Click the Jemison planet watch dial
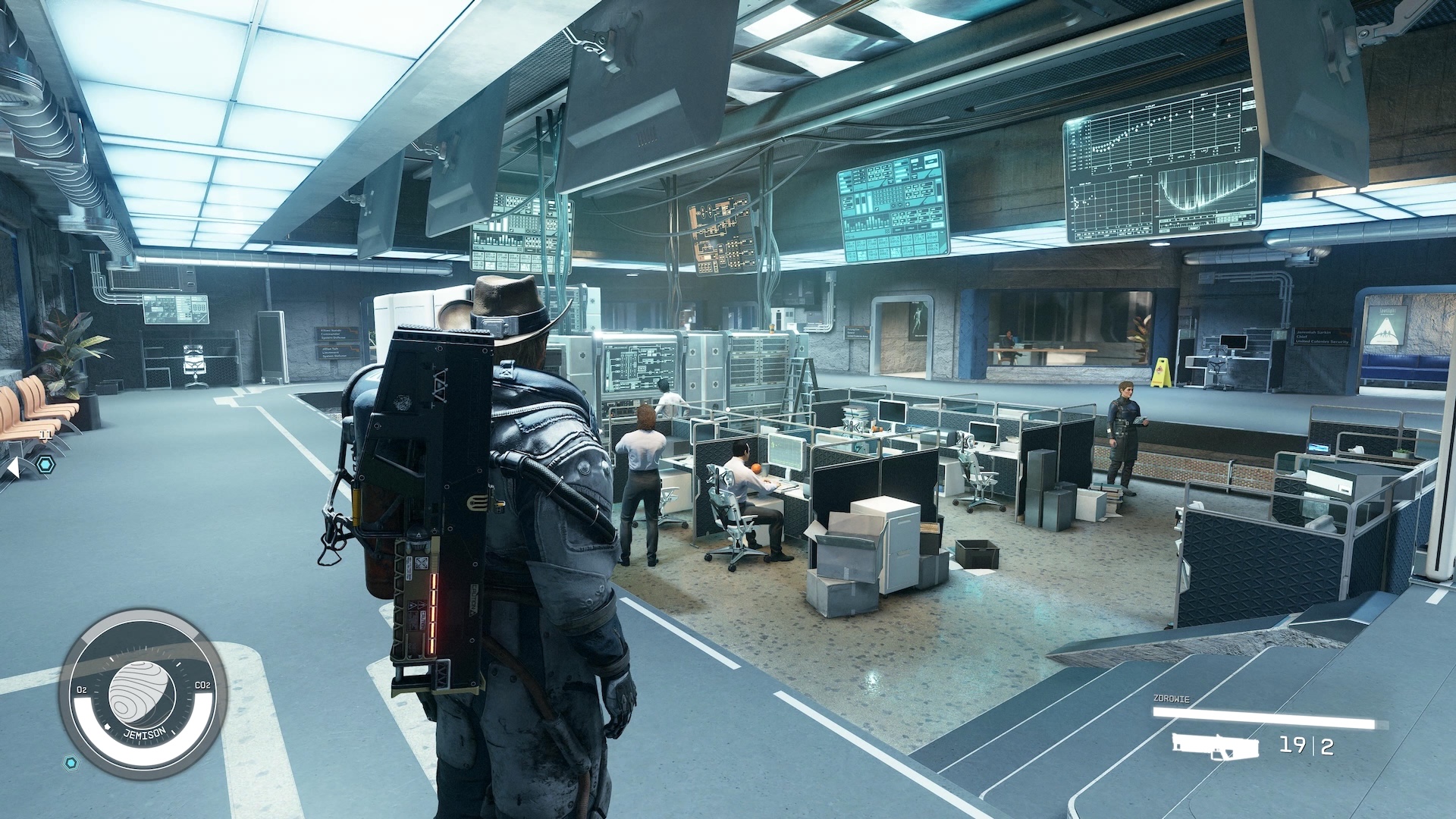 point(143,695)
